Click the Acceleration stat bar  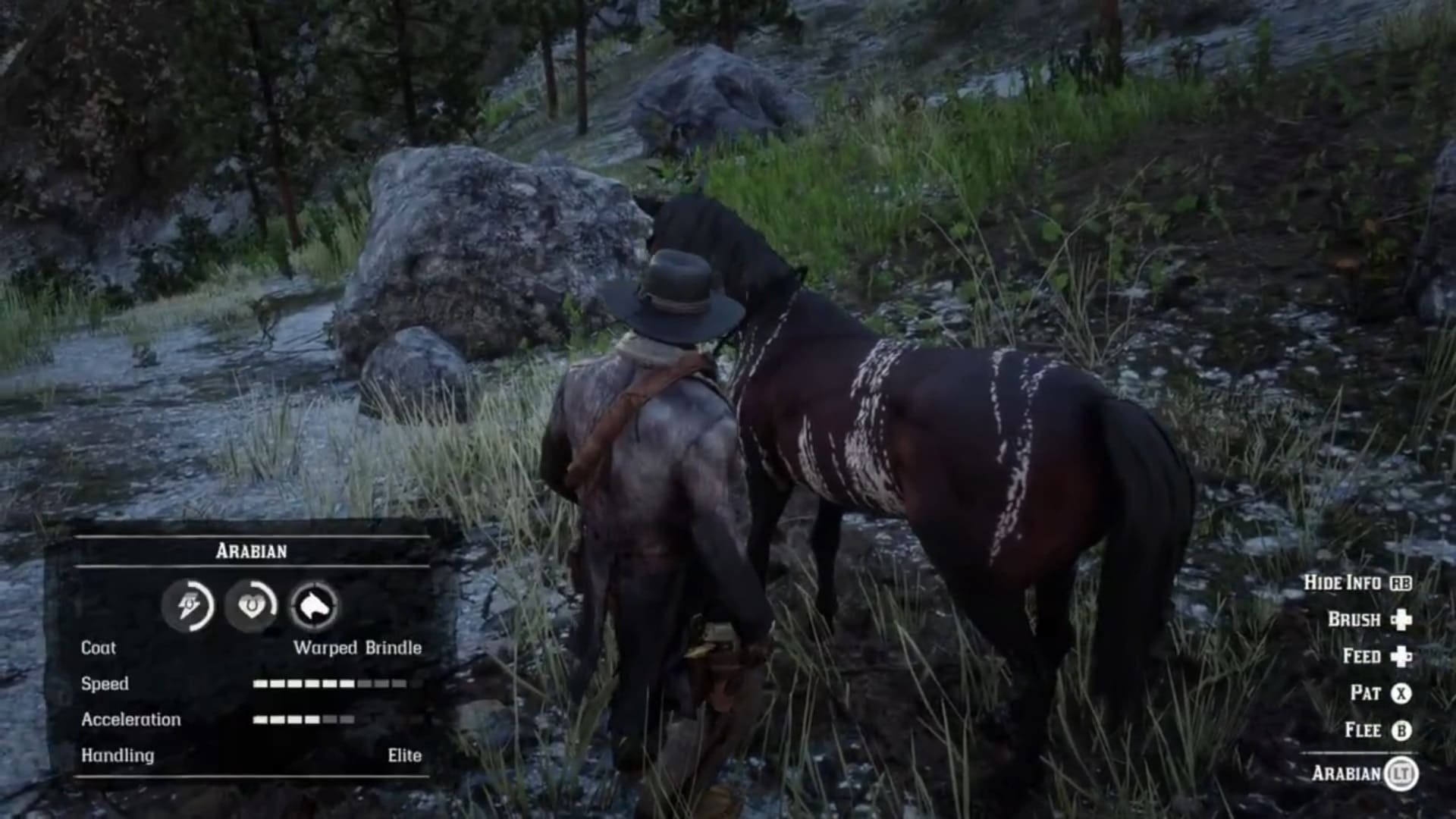click(x=303, y=720)
